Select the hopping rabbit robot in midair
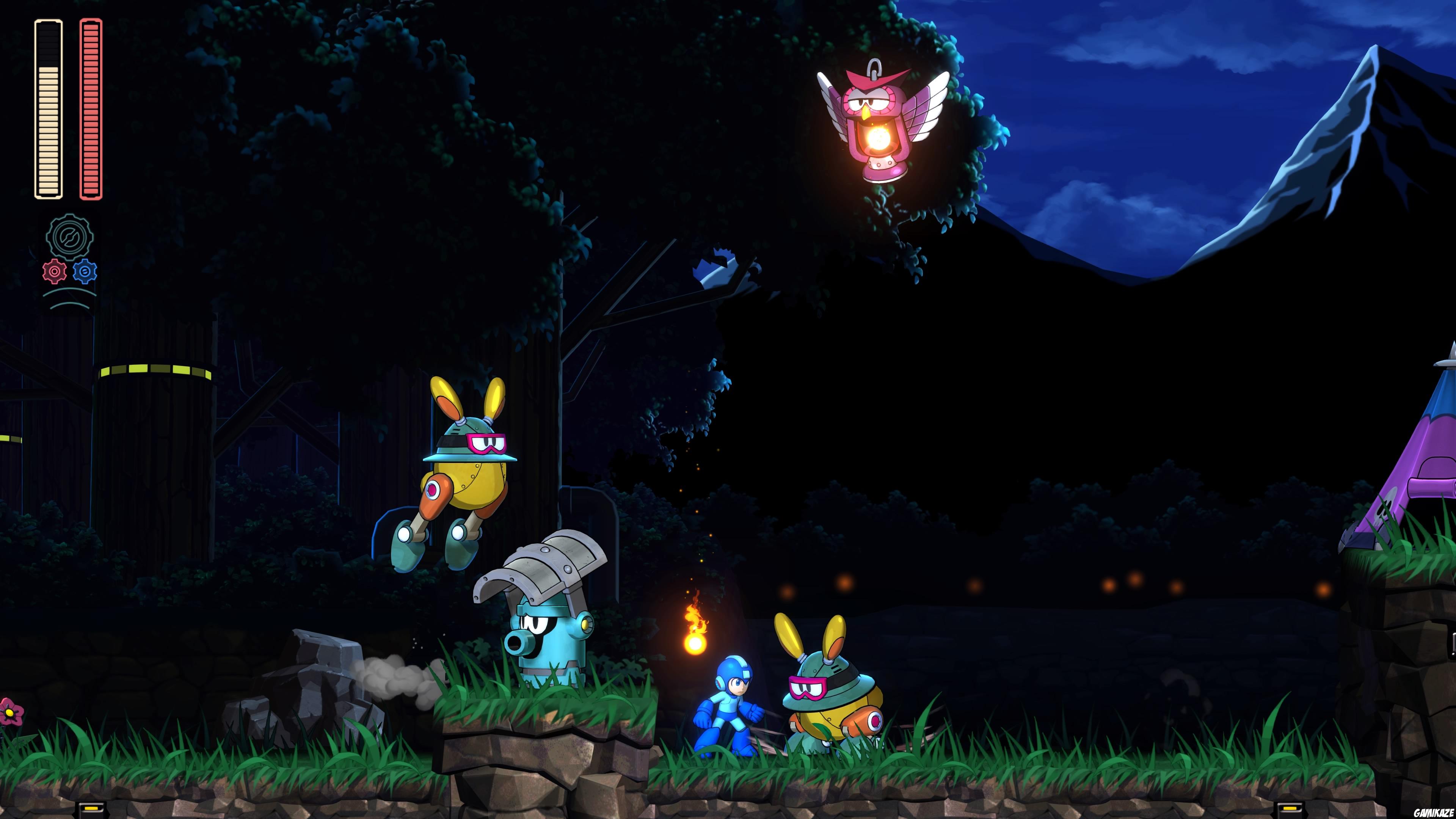 (x=469, y=480)
